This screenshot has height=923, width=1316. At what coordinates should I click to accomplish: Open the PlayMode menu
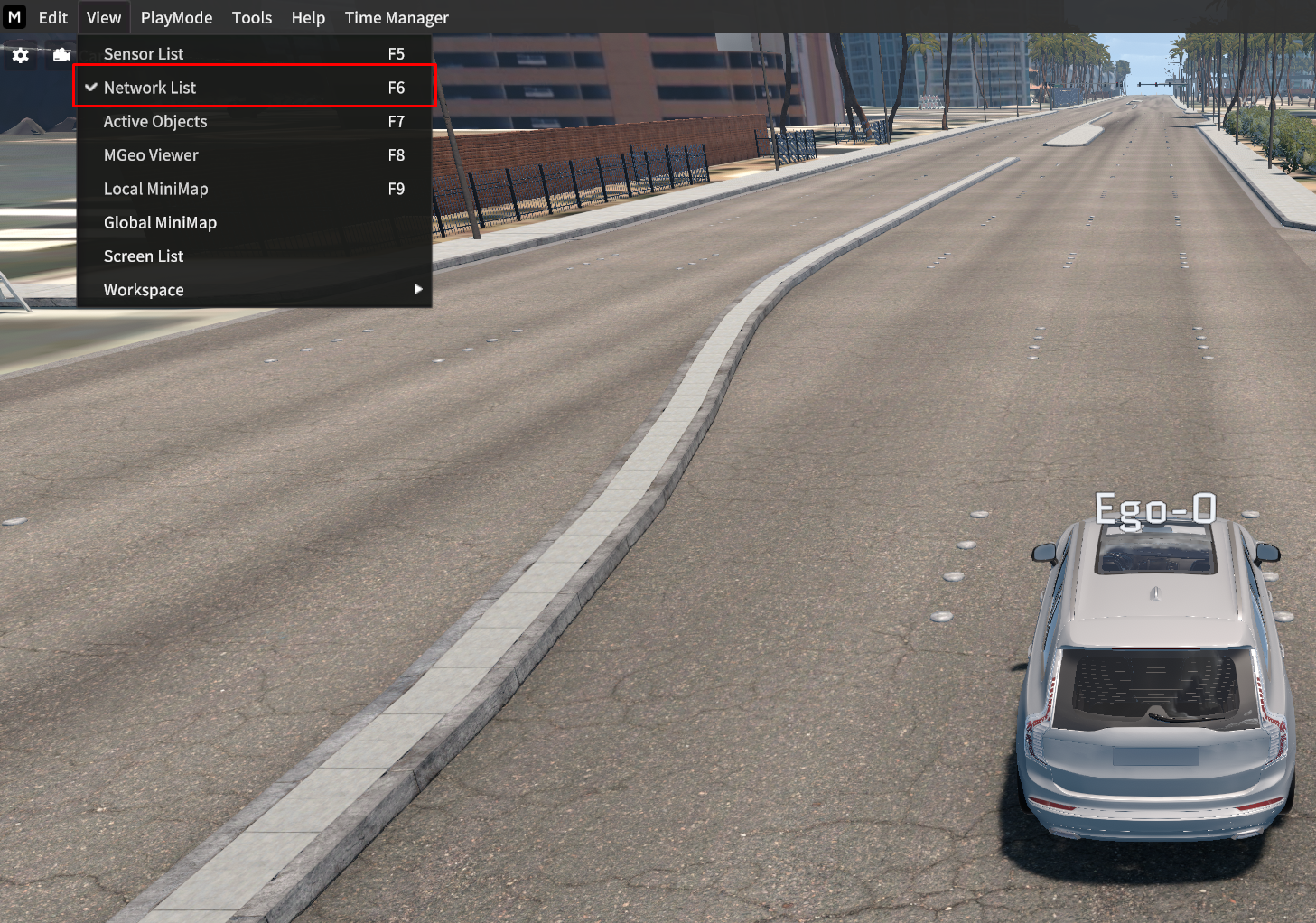pos(176,18)
